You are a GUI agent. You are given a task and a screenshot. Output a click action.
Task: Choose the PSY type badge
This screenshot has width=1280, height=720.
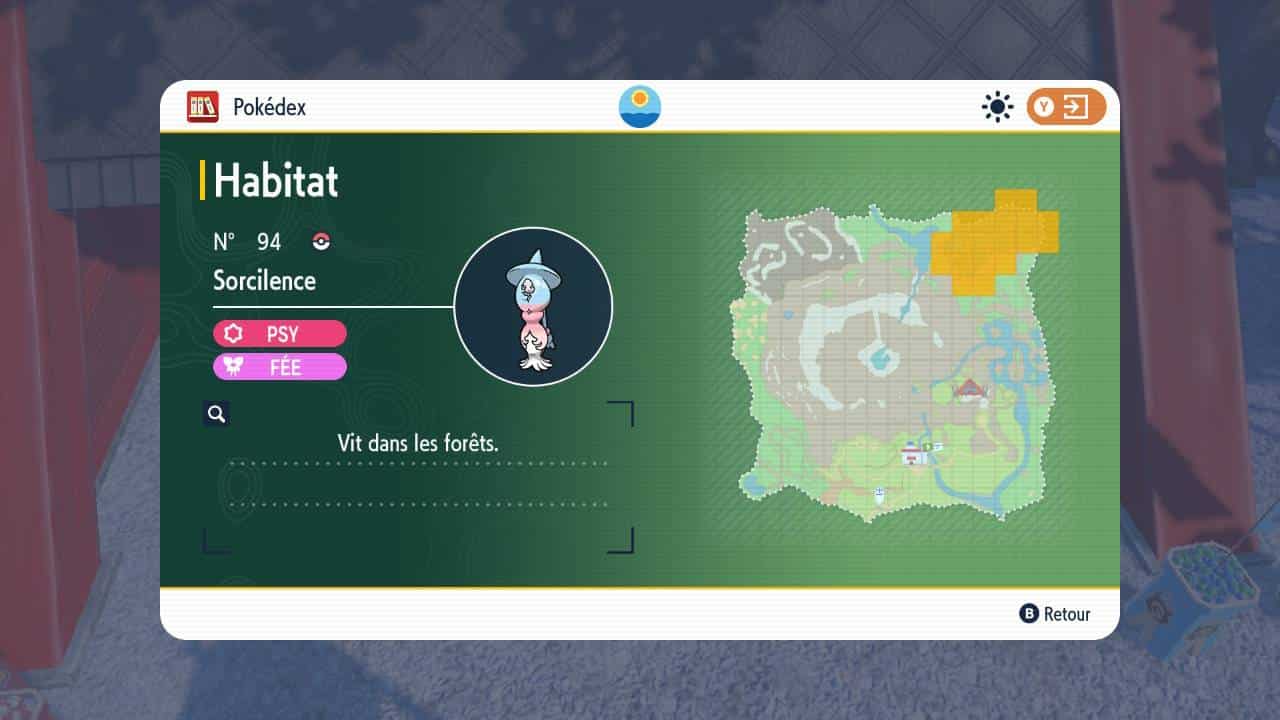coord(280,334)
